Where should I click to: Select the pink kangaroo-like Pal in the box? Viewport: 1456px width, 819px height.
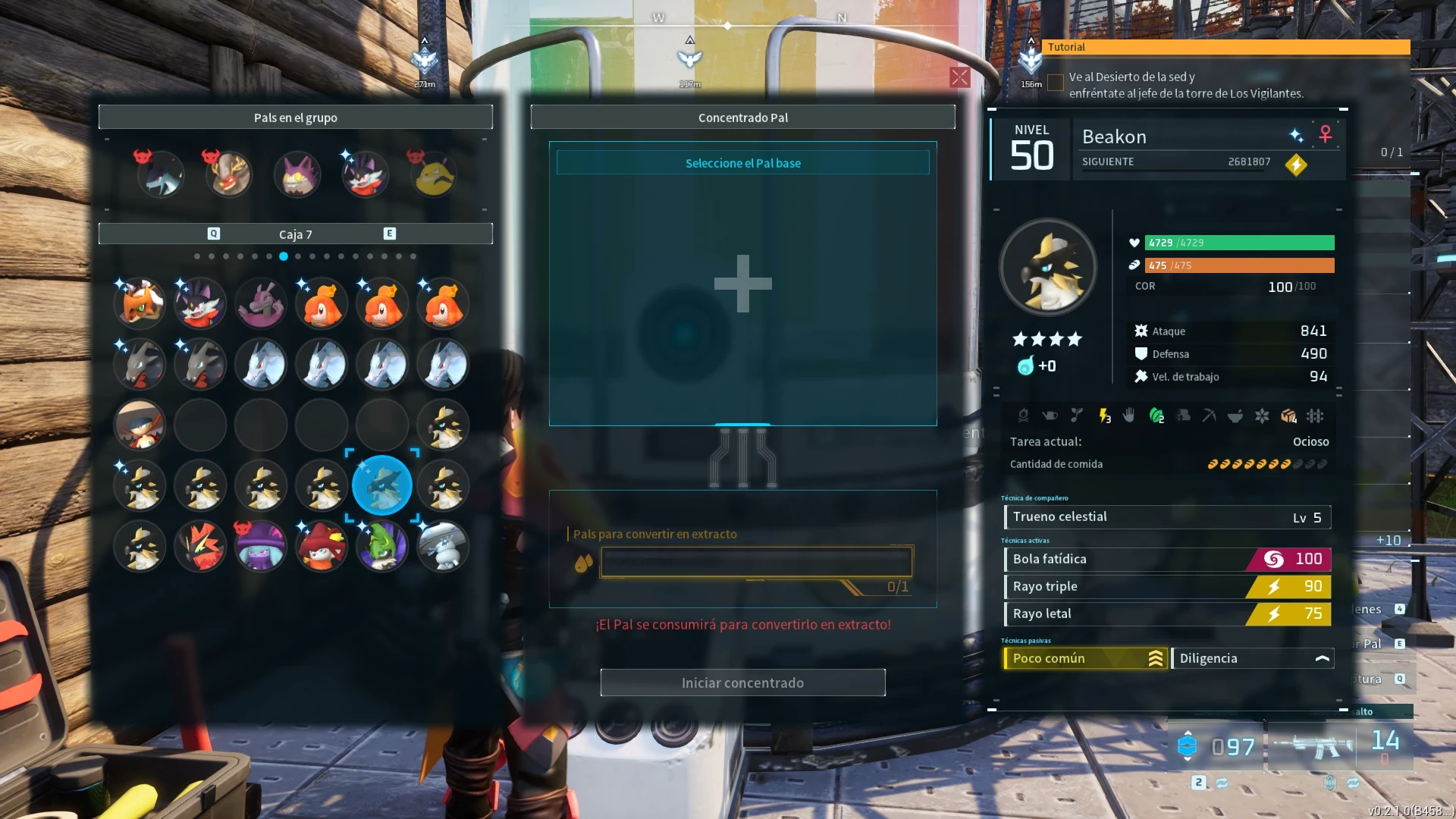pyautogui.click(x=261, y=303)
